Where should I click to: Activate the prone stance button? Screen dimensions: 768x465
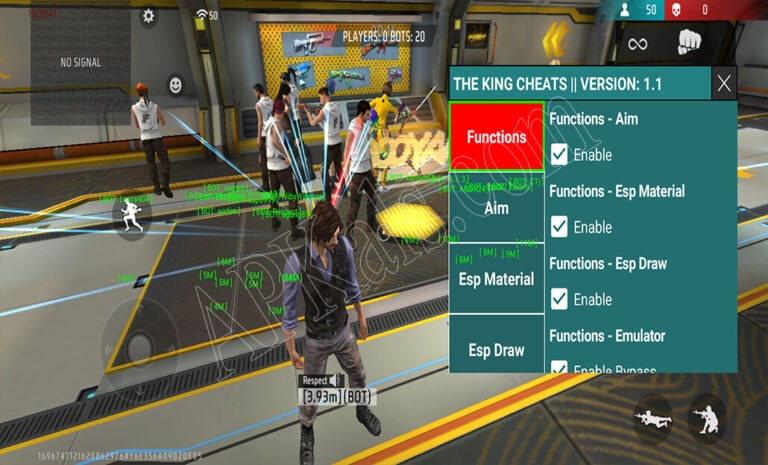[653, 416]
